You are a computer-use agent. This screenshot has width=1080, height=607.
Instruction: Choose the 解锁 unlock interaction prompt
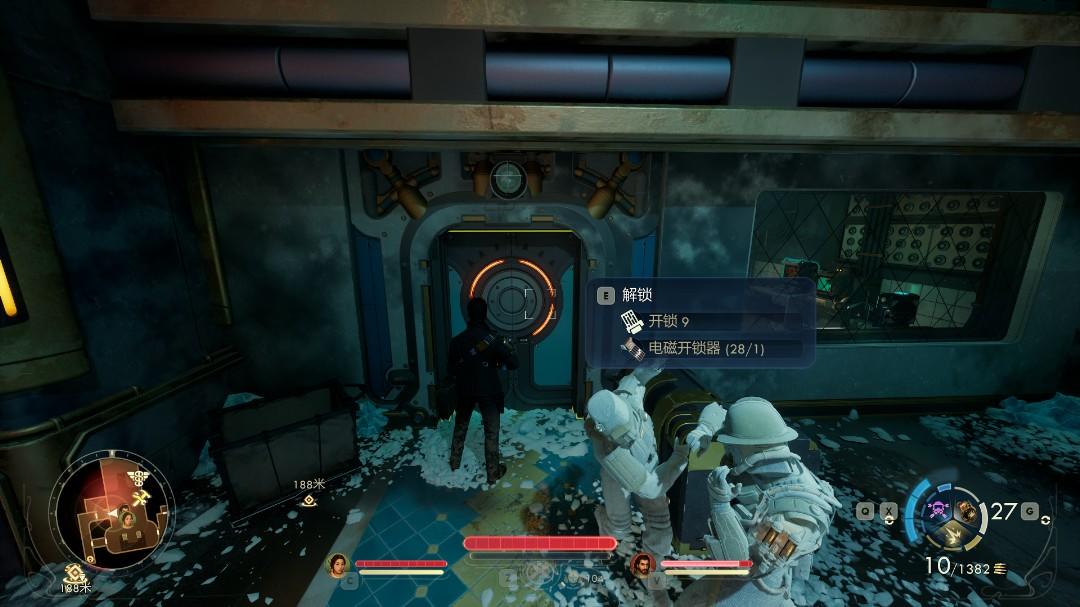pos(636,295)
